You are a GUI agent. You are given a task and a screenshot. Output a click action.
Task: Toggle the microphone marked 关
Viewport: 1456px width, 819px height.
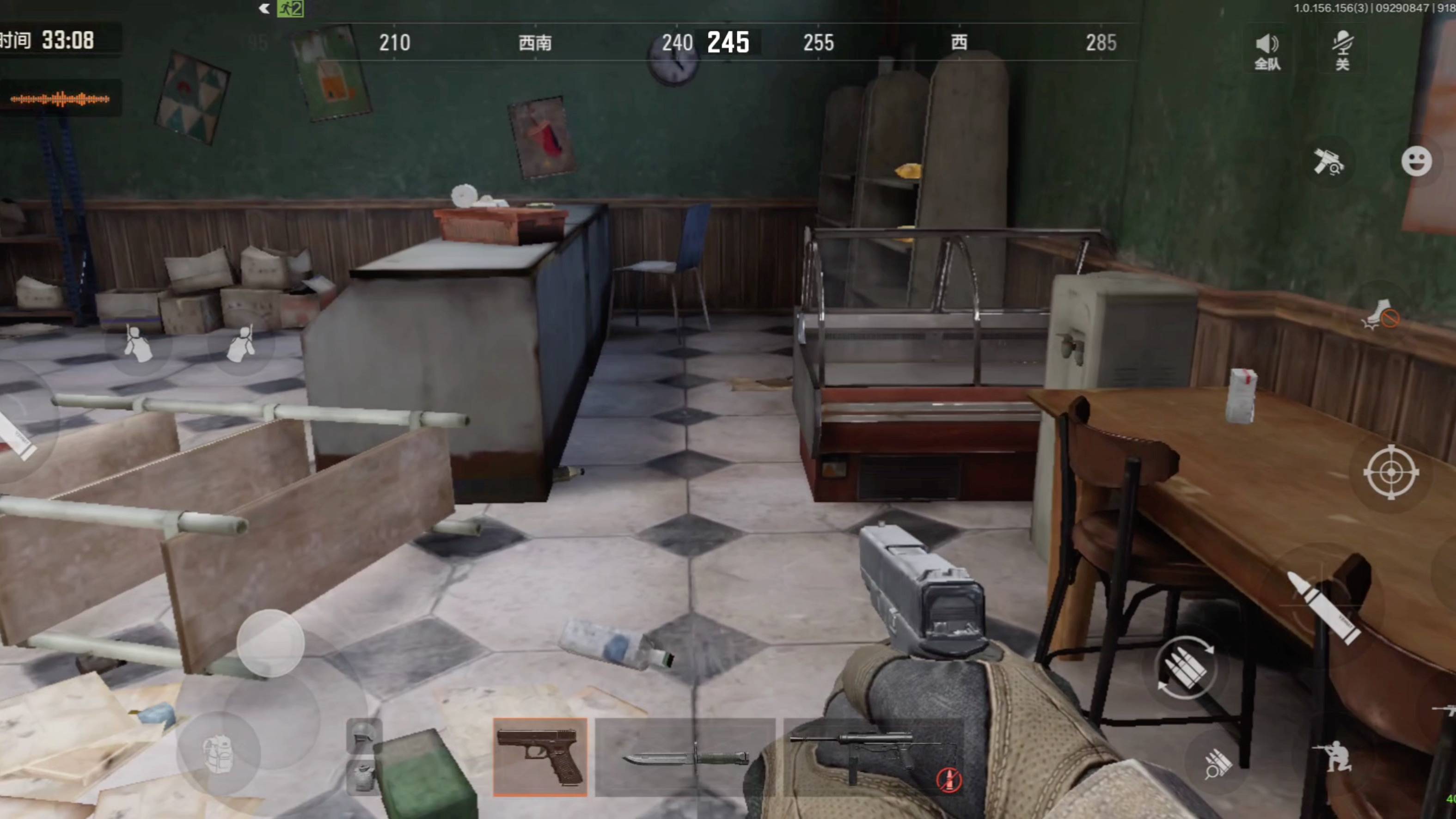click(1343, 51)
